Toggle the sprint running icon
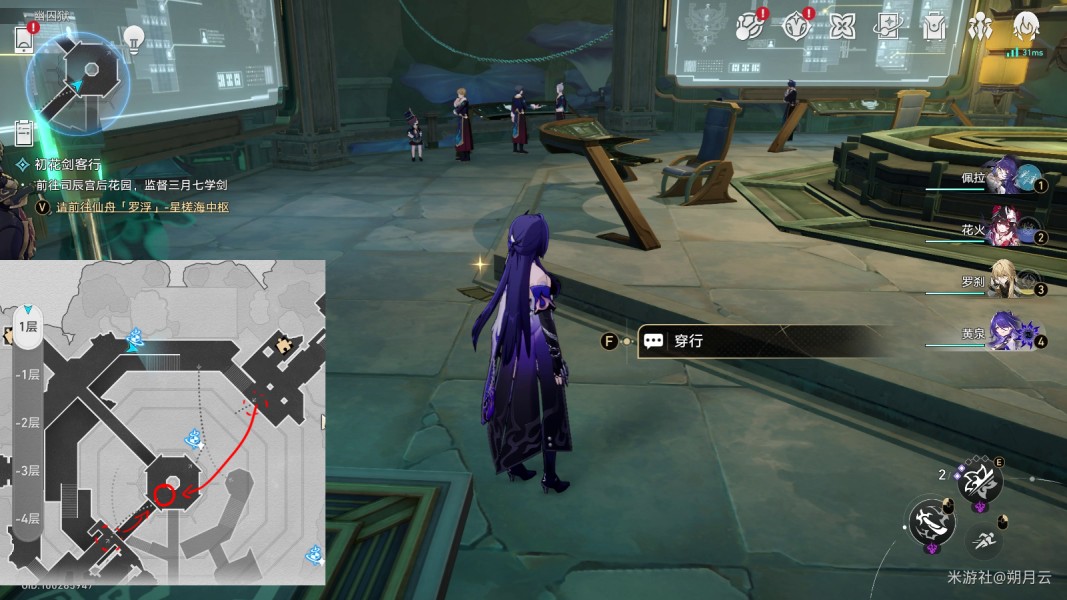This screenshot has width=1067, height=600. tap(985, 541)
